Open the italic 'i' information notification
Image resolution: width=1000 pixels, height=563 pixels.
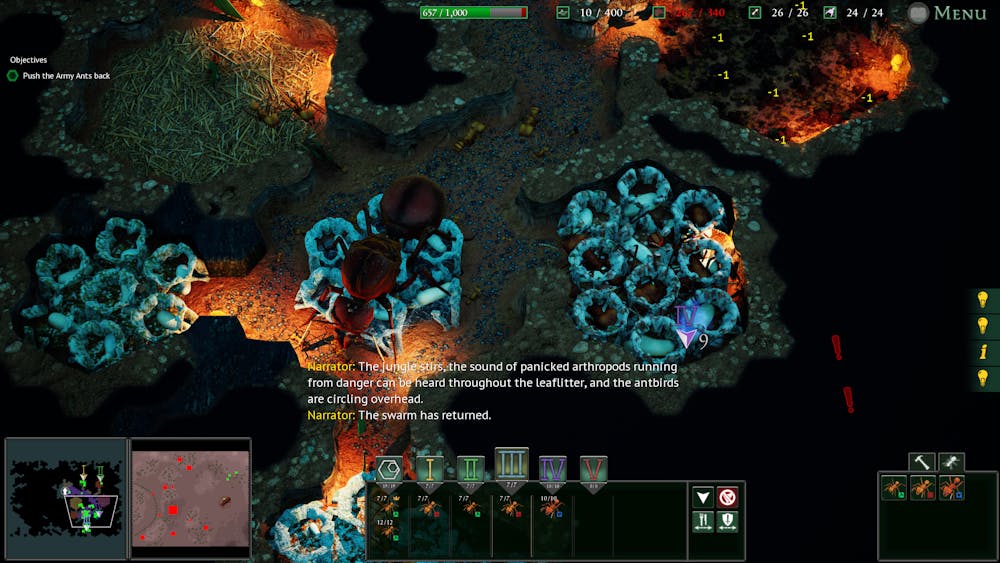click(984, 352)
